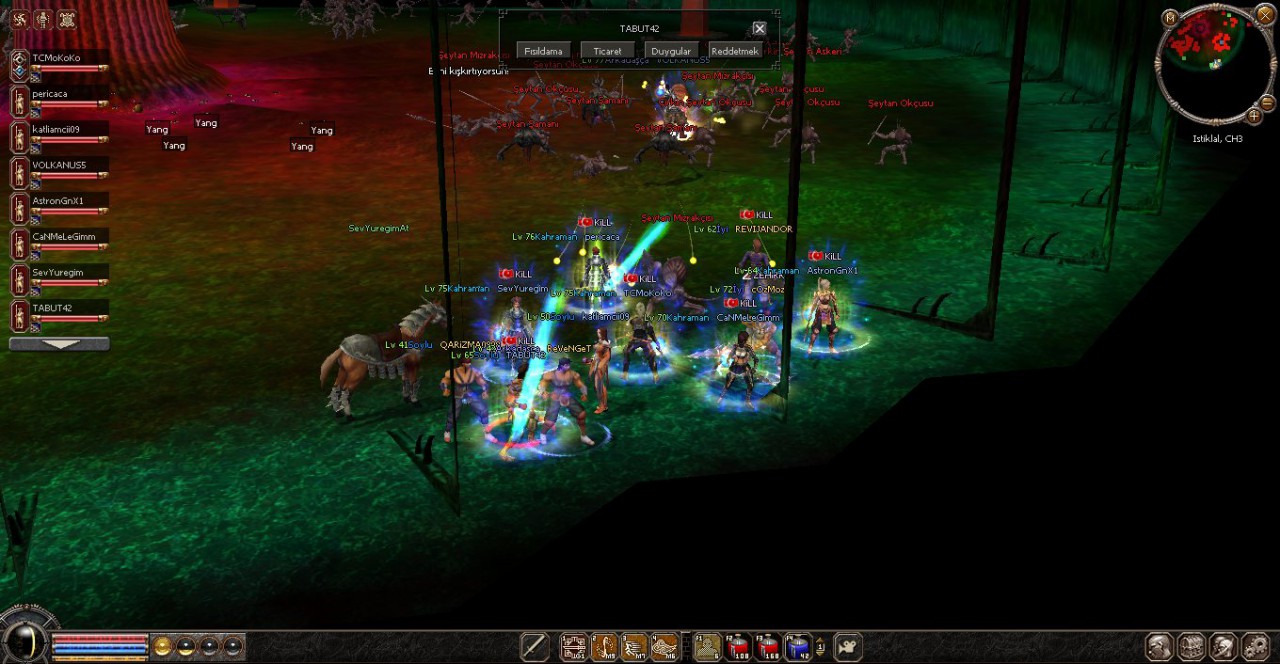Select the sword attack hotbar slot

[534, 647]
